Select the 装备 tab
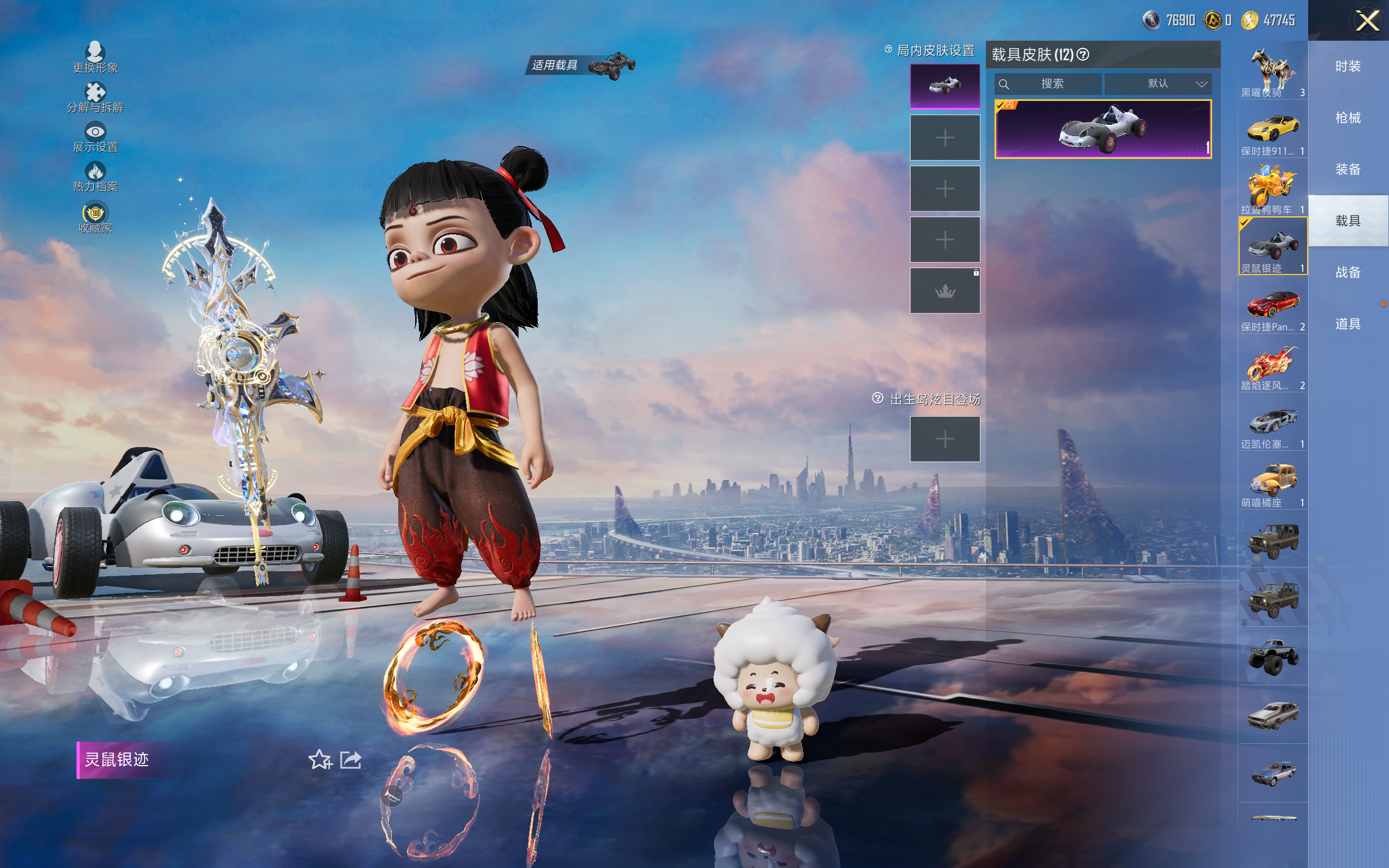 (1348, 169)
